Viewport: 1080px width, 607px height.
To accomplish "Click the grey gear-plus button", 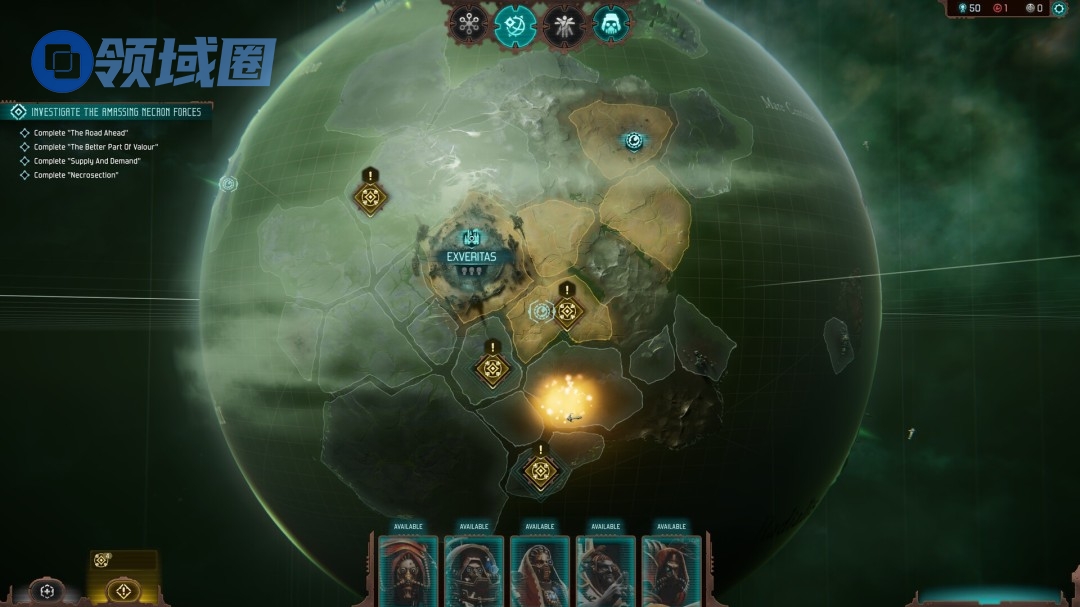I will (x=47, y=591).
